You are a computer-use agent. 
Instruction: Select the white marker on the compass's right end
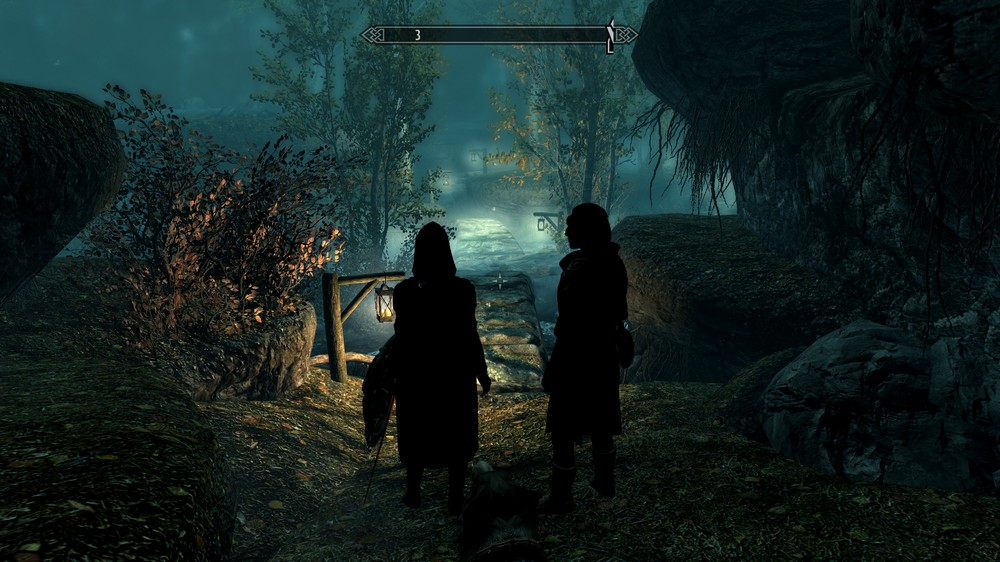pyautogui.click(x=610, y=36)
